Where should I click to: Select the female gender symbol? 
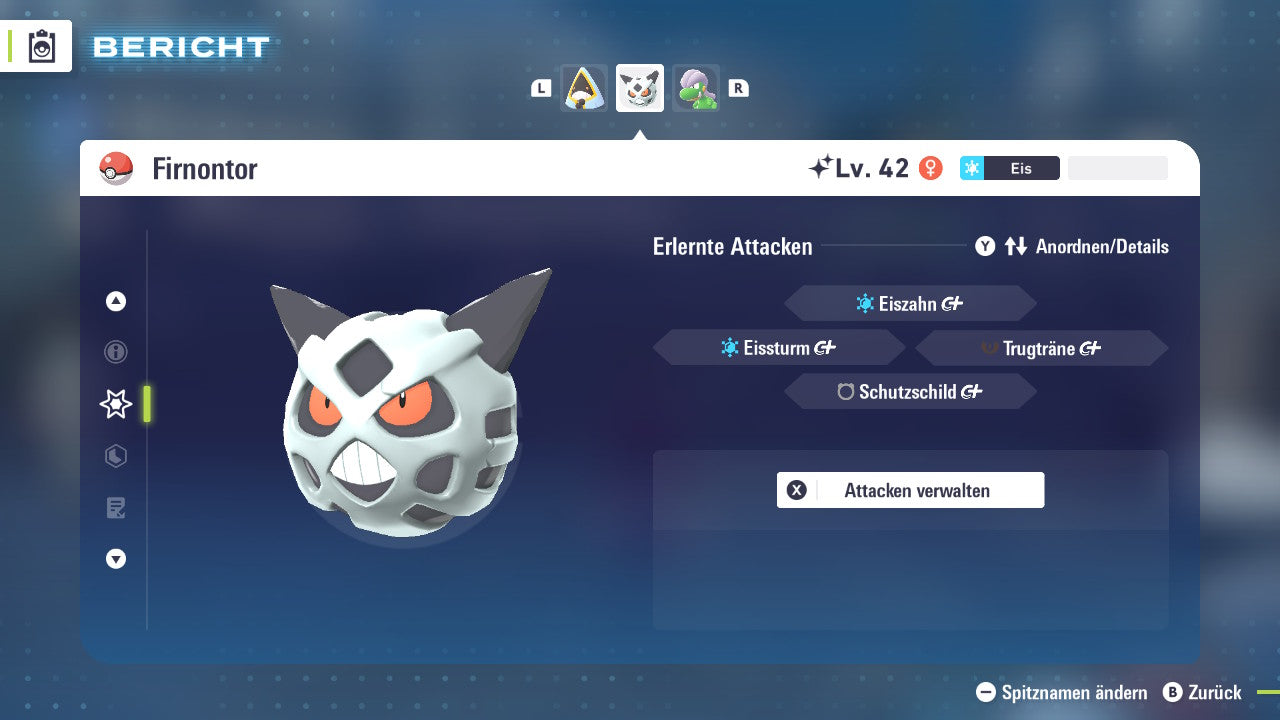[931, 168]
